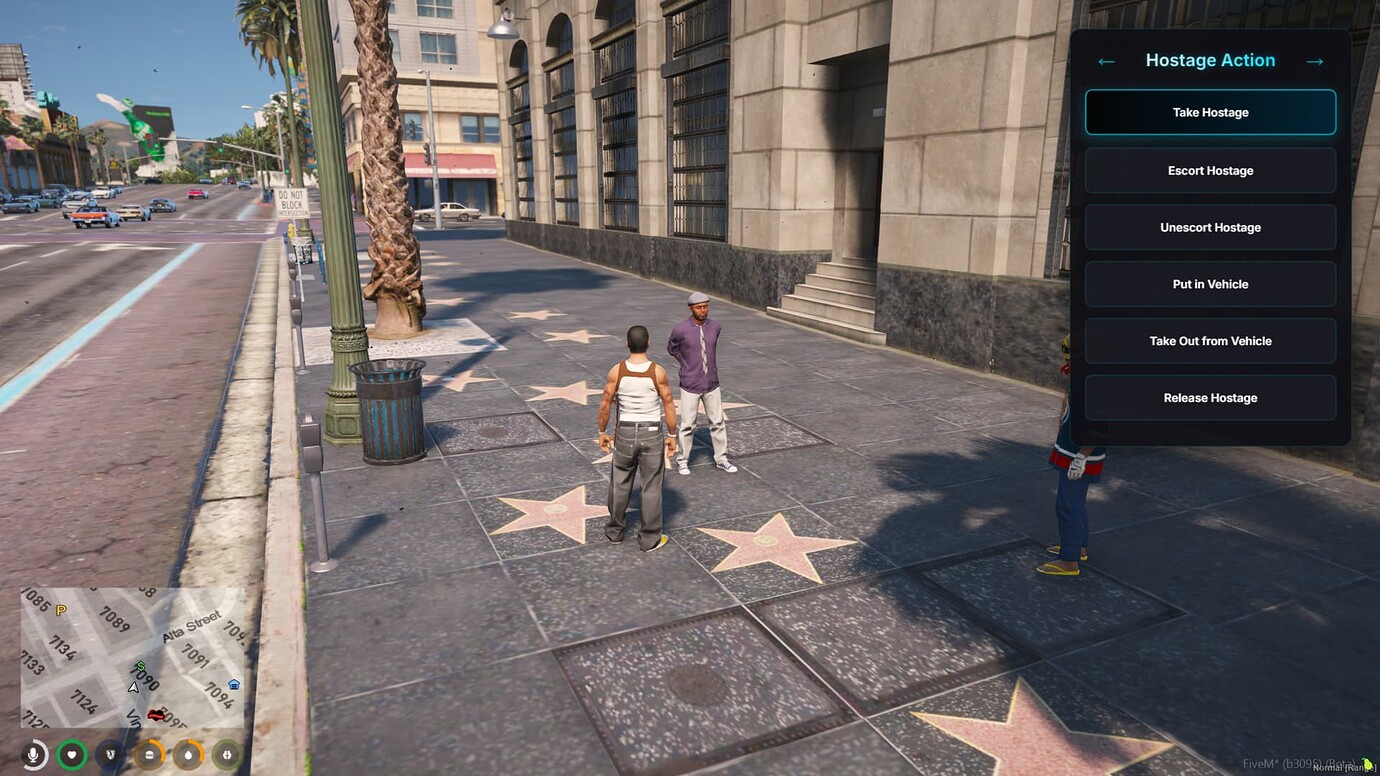Image resolution: width=1380 pixels, height=776 pixels.
Task: Click the left arrow above Hostage Action
Action: [1105, 60]
